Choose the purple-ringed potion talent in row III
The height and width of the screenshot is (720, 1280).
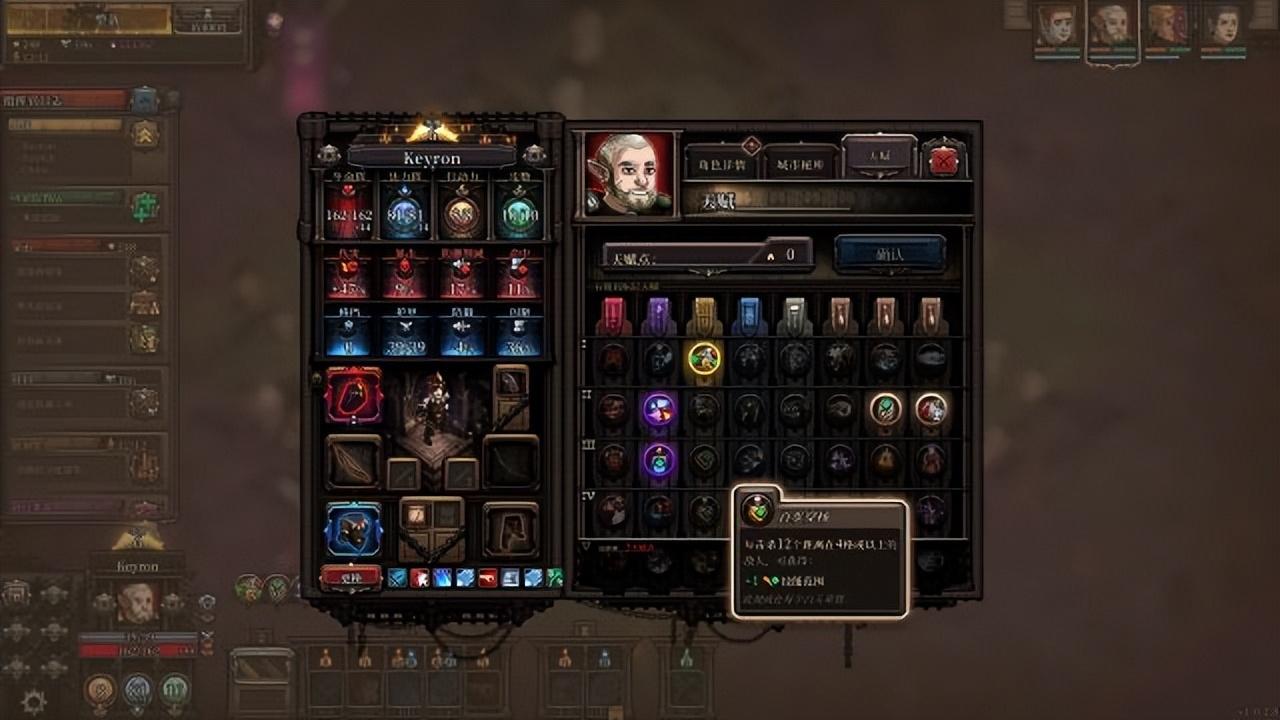[x=658, y=460]
